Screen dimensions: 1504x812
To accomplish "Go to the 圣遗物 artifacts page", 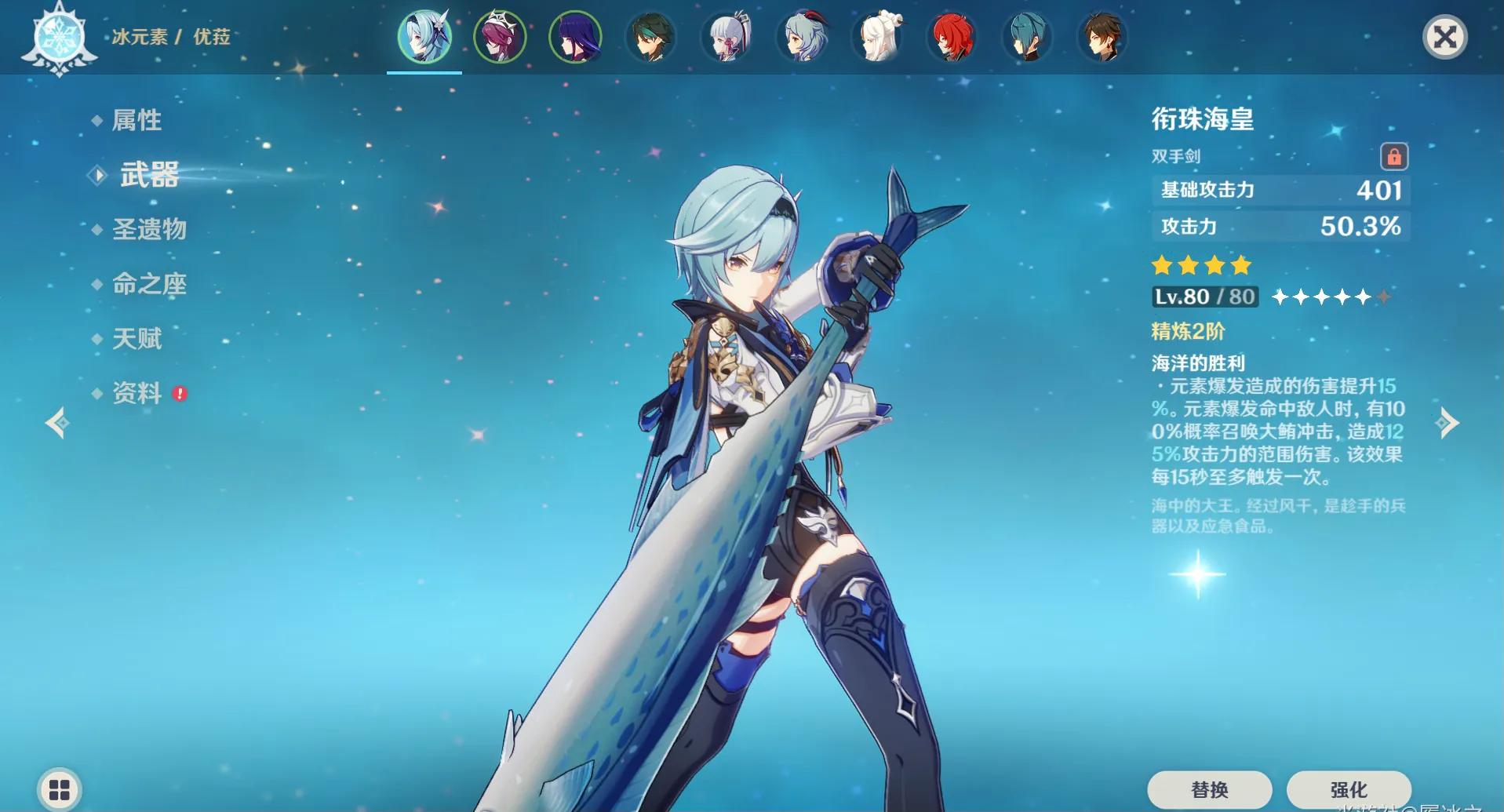I will (x=149, y=229).
